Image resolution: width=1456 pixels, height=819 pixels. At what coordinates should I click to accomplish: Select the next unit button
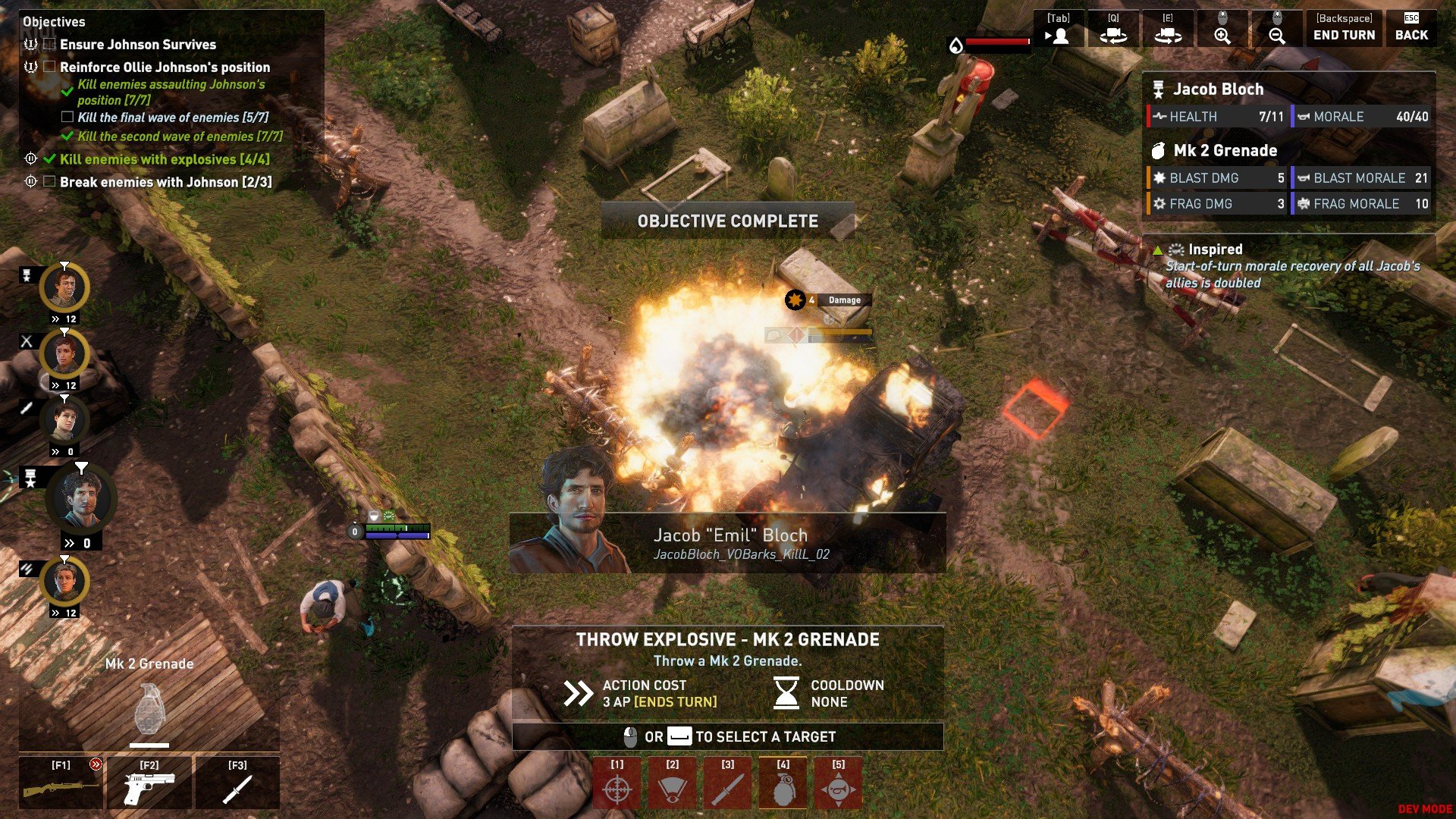point(1059,29)
